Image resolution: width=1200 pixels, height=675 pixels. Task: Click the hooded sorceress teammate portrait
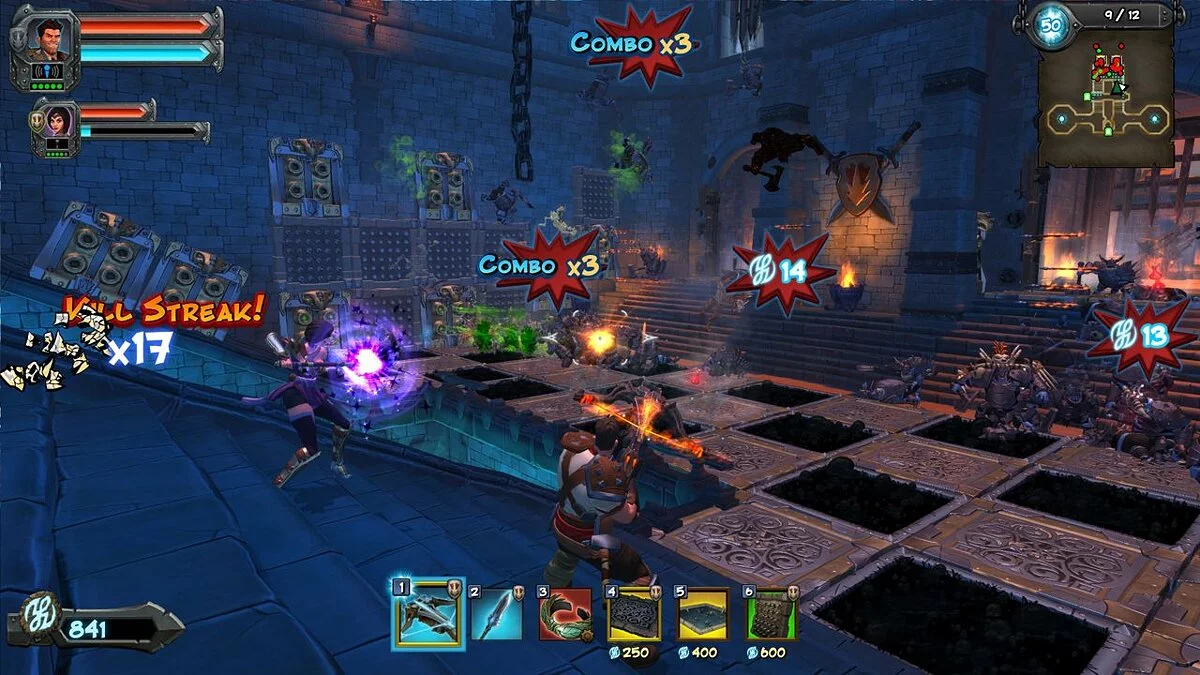56,121
